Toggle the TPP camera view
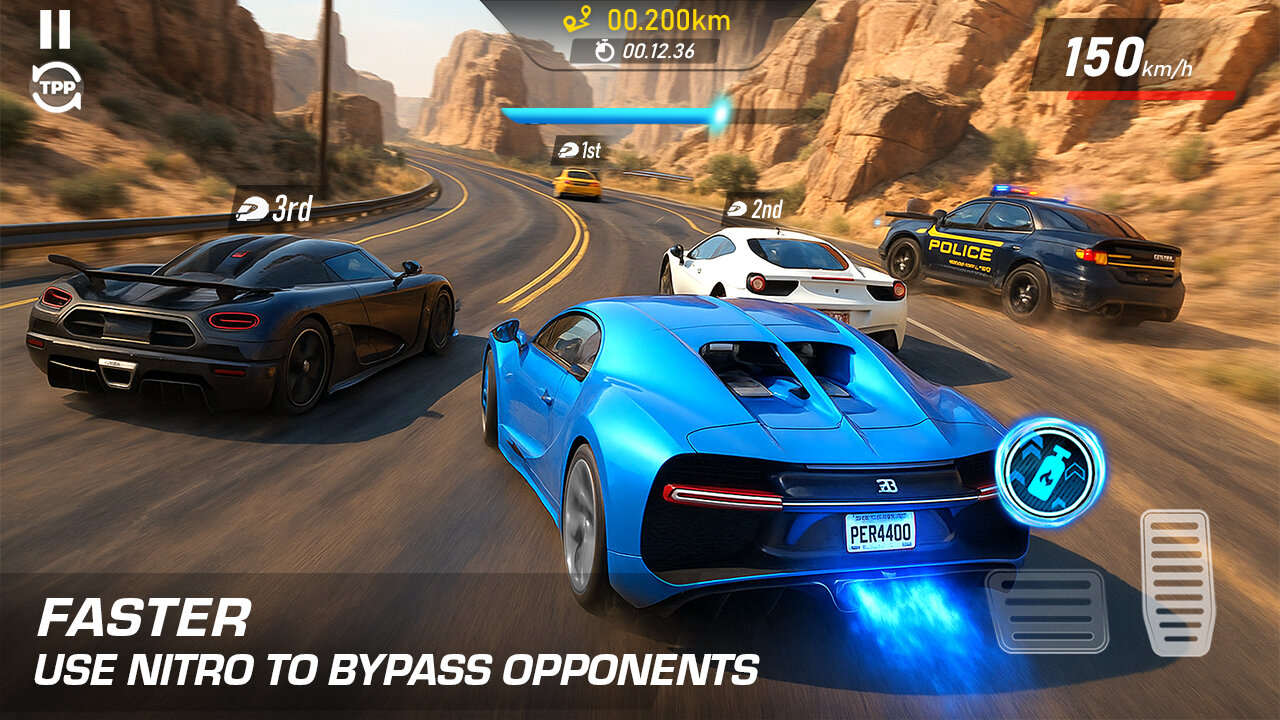Screen dimensions: 1280x720 pyautogui.click(x=55, y=88)
